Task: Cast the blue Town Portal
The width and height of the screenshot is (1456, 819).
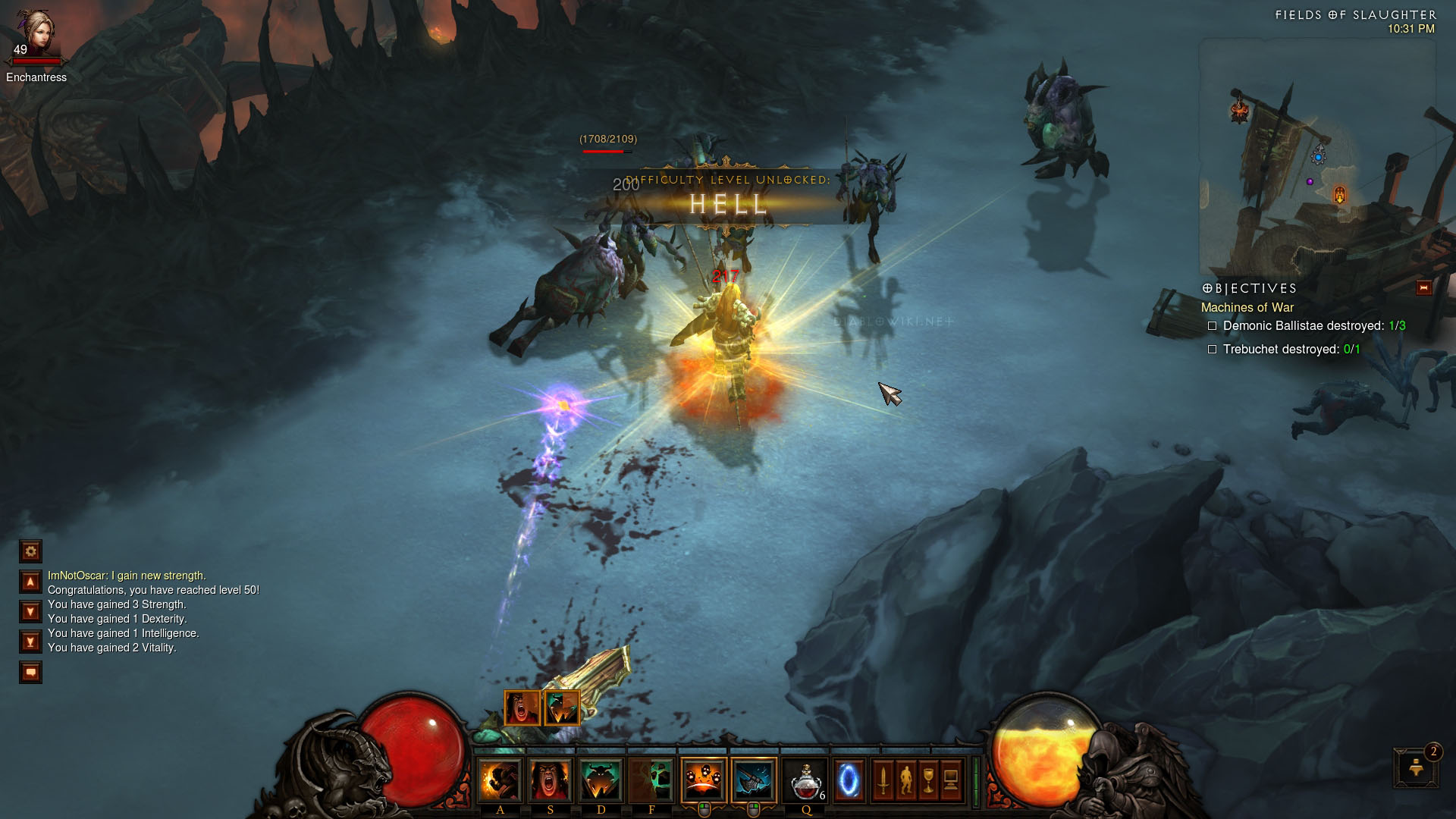Action: (x=849, y=780)
